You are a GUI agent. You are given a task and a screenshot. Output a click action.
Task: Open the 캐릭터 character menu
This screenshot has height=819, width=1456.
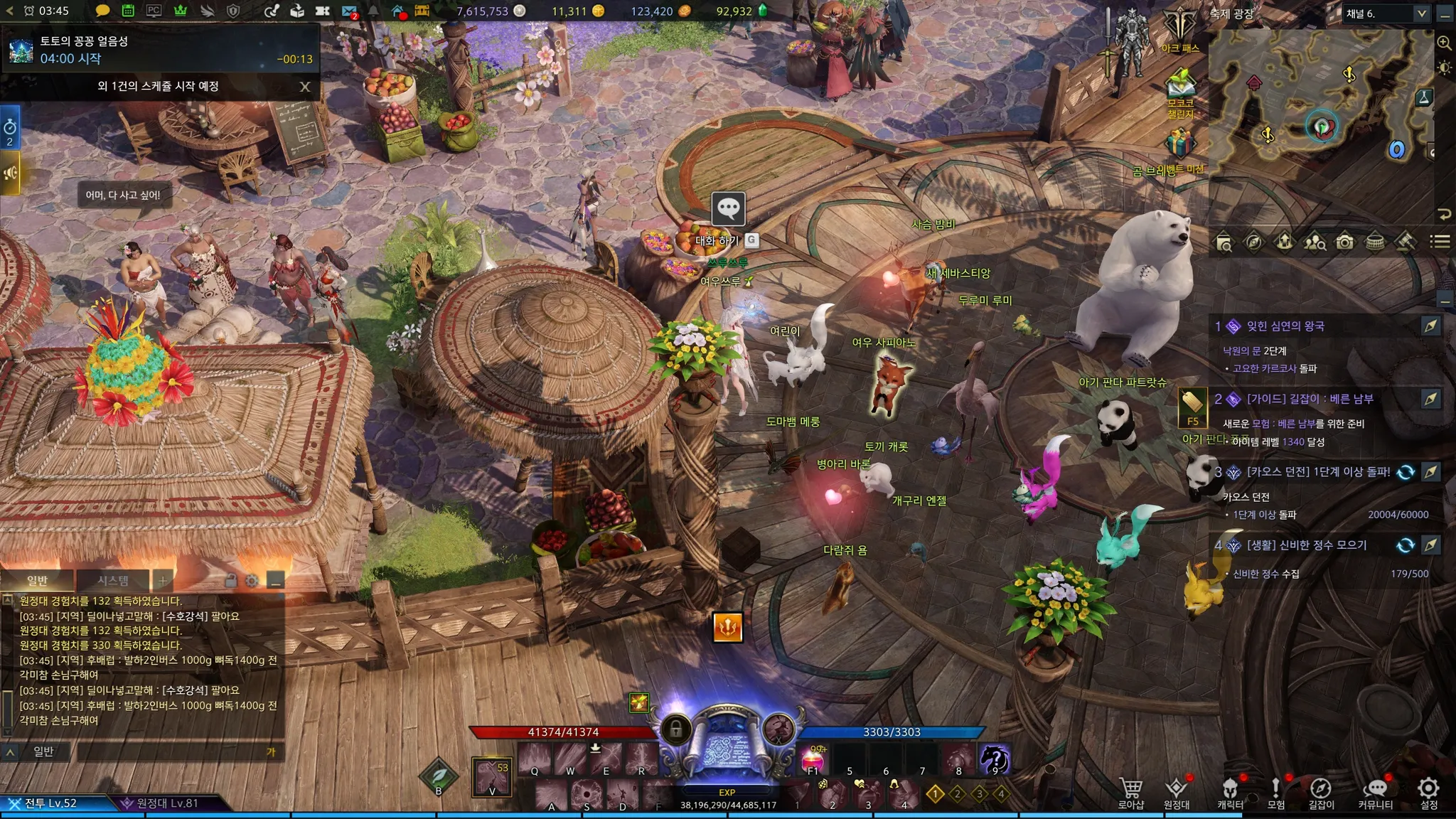(1230, 792)
